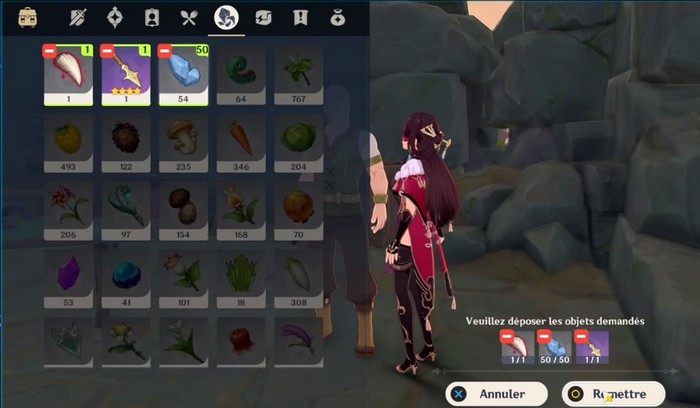Remove the fang from the requested items

(506, 337)
